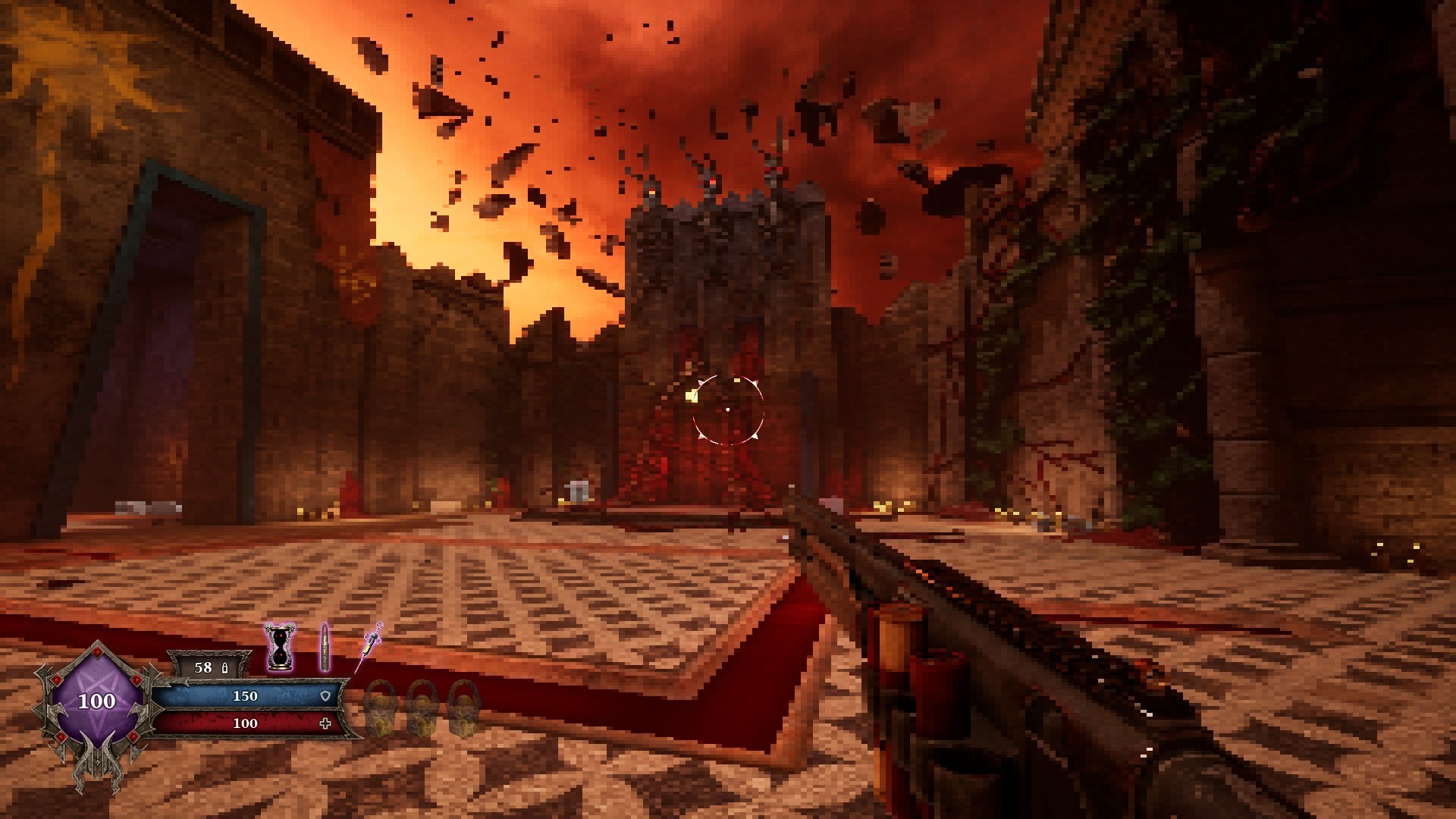The height and width of the screenshot is (819, 1456).
Task: Click the crosshair reticle at screen center
Action: click(727, 408)
